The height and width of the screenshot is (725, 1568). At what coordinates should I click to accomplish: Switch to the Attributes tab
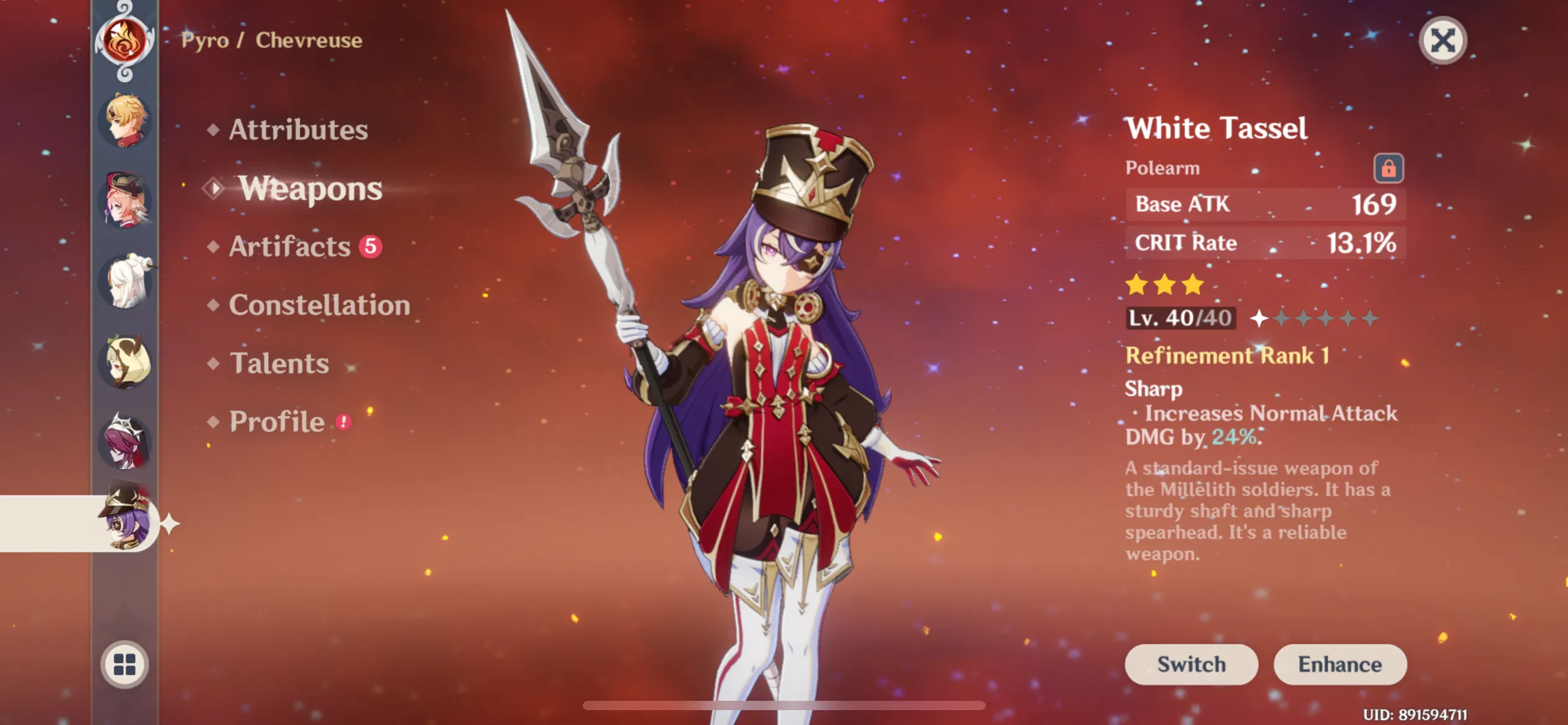[x=298, y=130]
